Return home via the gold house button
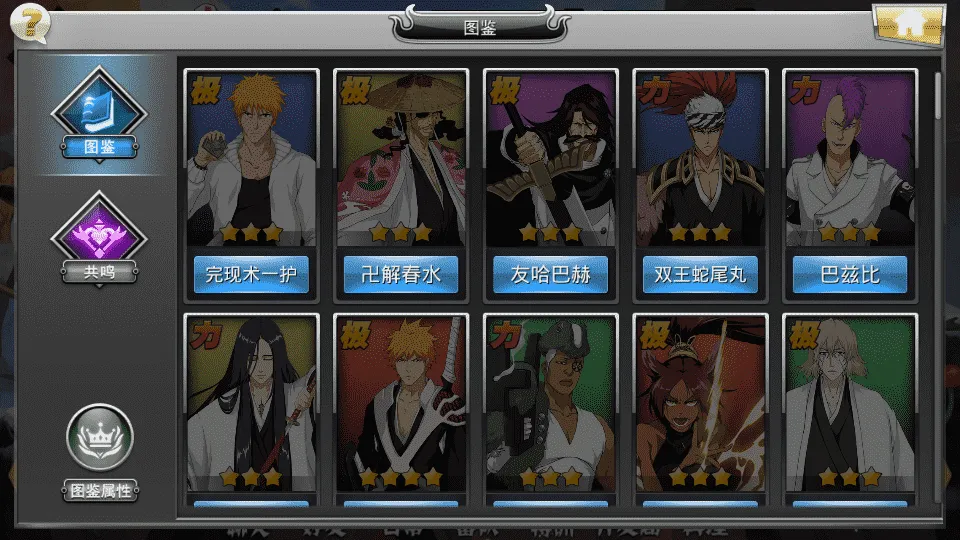Viewport: 960px width, 540px height. tap(908, 24)
